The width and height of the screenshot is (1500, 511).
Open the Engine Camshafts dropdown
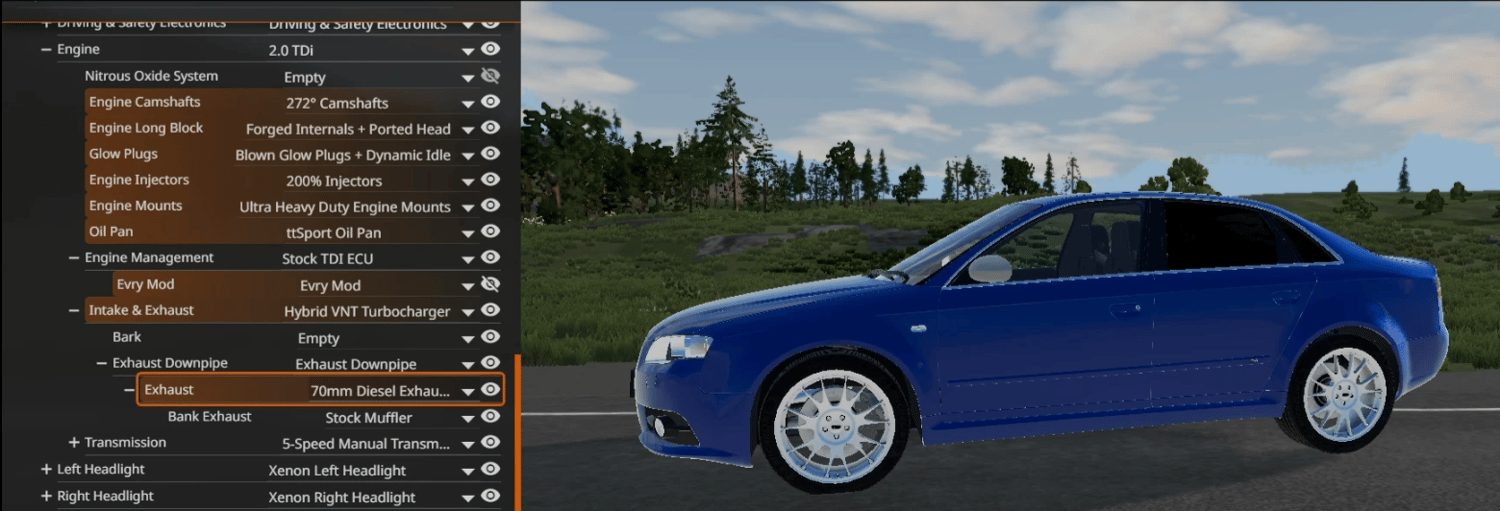[467, 103]
